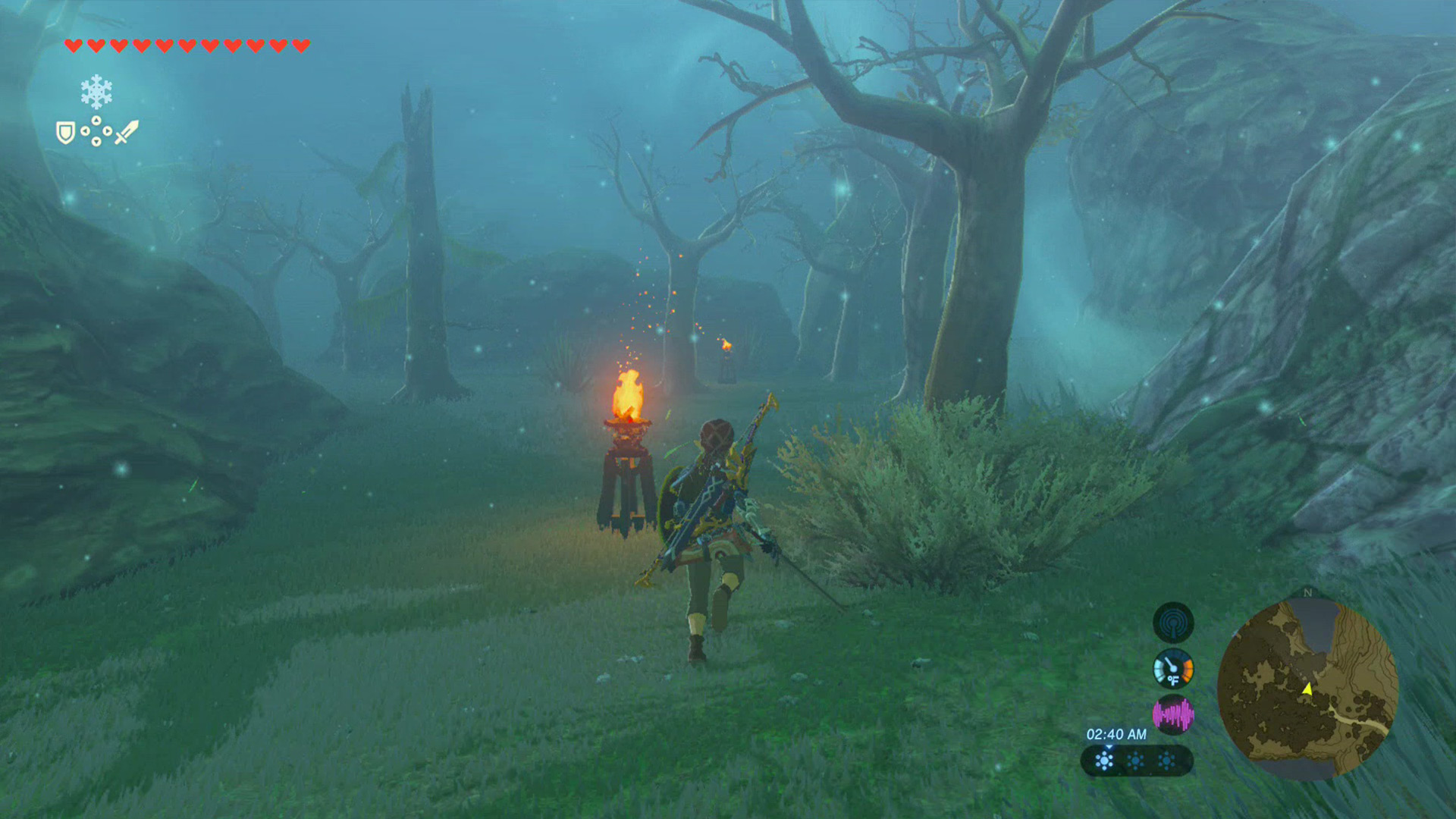
Task: Click the shield quick-select icon
Action: pos(65,133)
